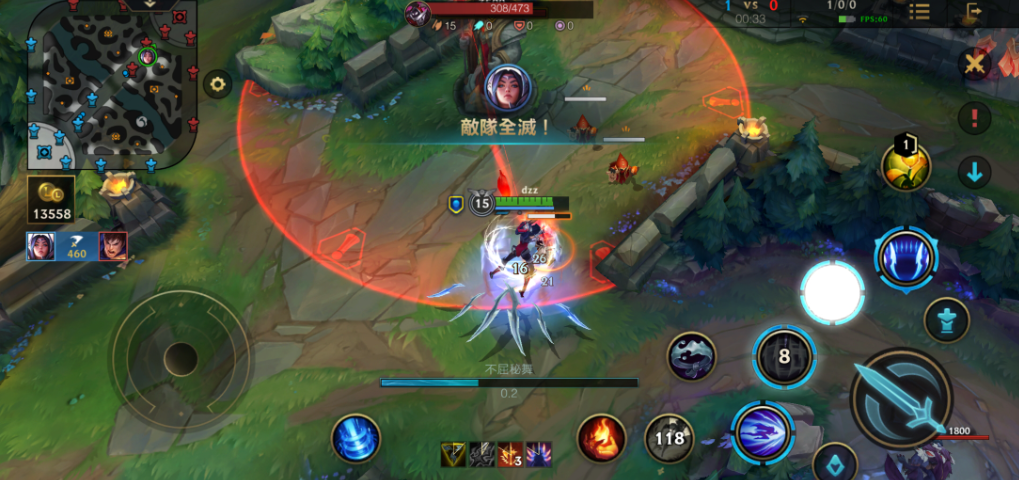This screenshot has width=1019, height=480.
Task: Activate the blue feather blades ultimate ability
Action: pos(906,257)
